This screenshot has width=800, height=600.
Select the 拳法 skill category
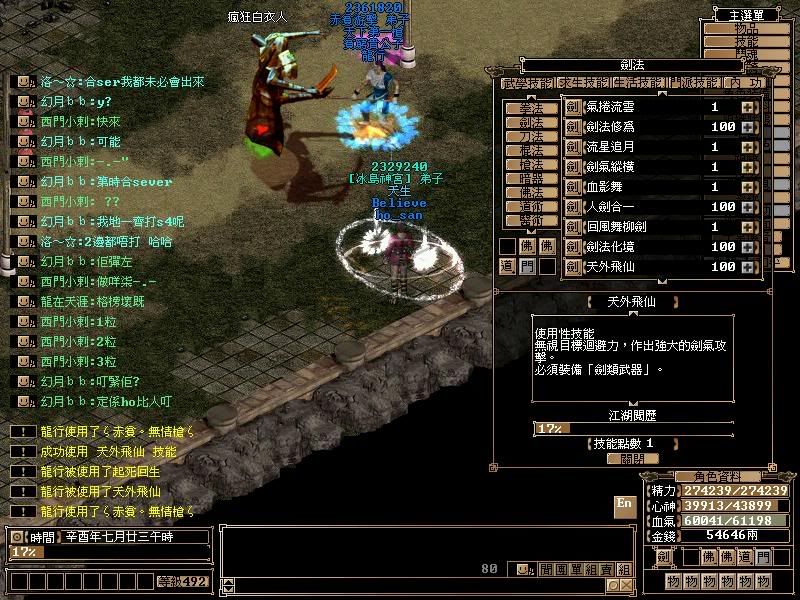[x=531, y=108]
